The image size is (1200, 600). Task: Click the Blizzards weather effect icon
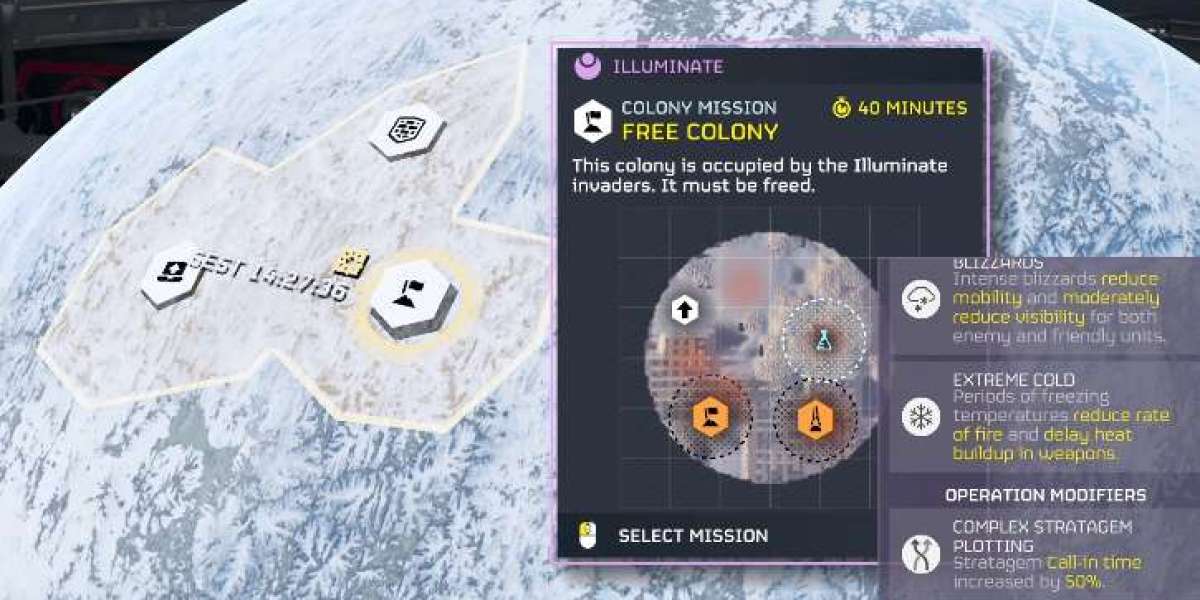tap(920, 299)
